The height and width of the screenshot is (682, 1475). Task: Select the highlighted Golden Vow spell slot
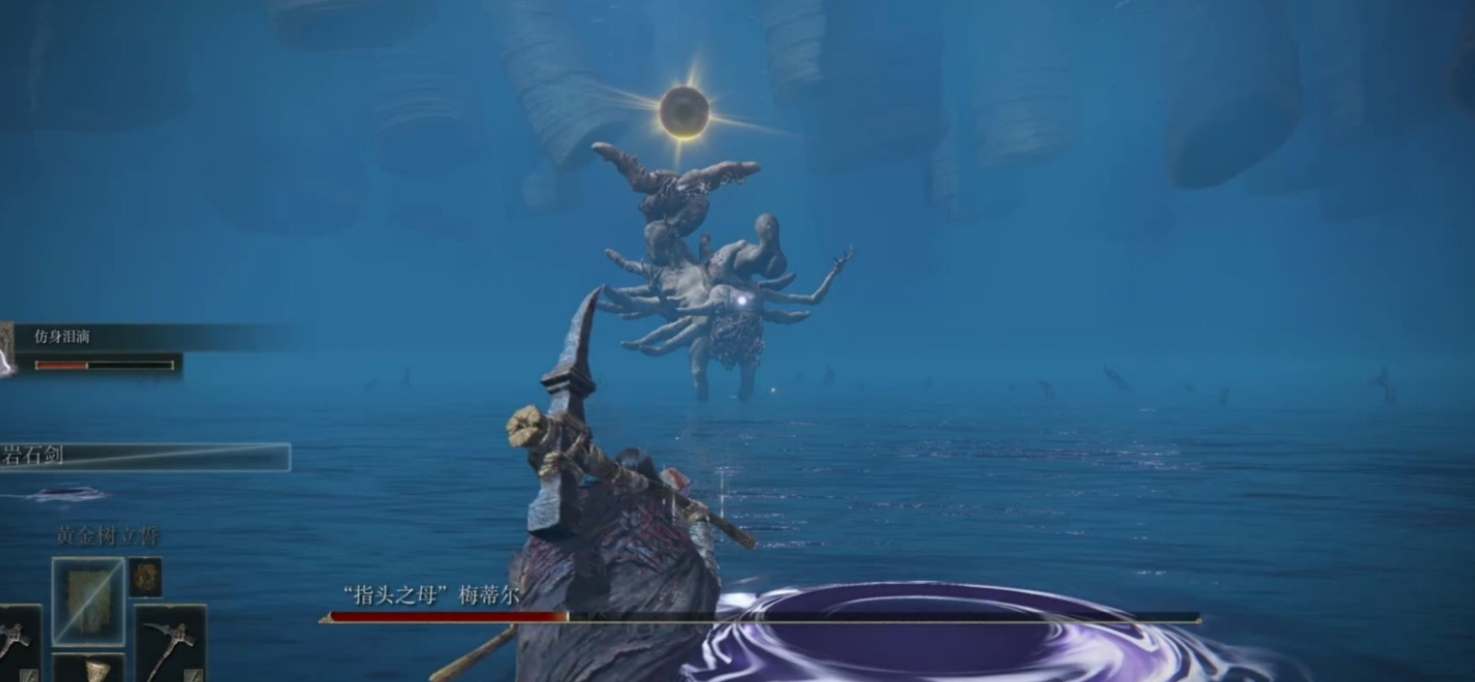click(88, 600)
